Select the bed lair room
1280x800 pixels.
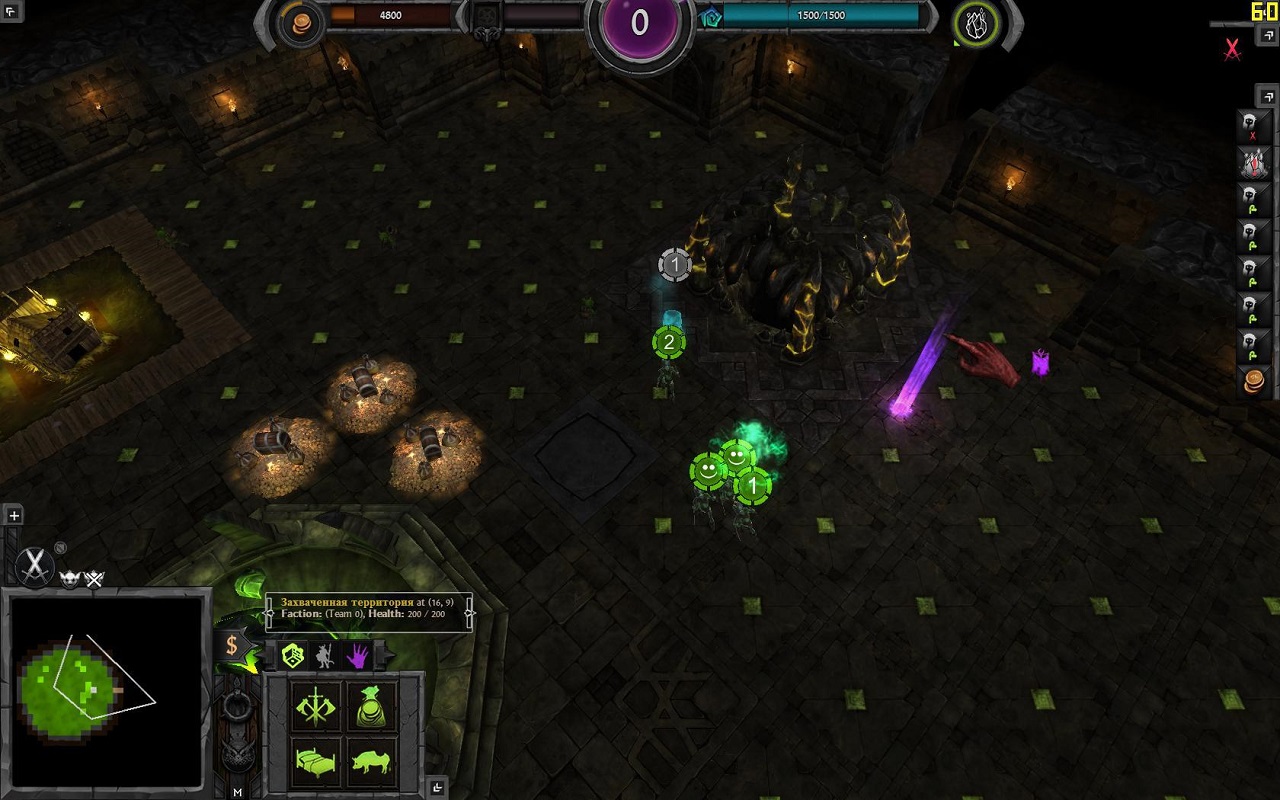click(316, 763)
